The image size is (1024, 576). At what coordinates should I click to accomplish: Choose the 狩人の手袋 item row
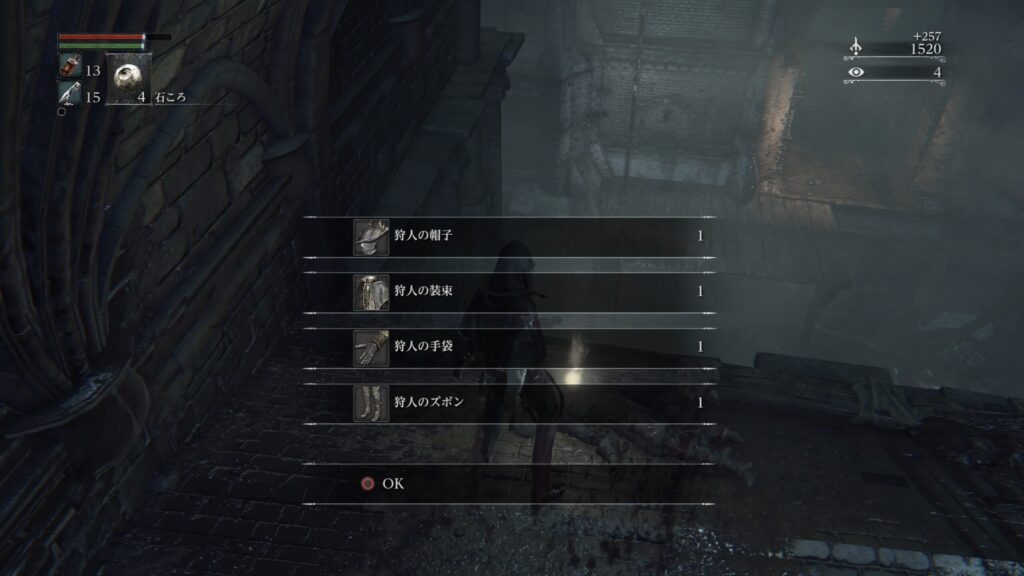[x=510, y=347]
